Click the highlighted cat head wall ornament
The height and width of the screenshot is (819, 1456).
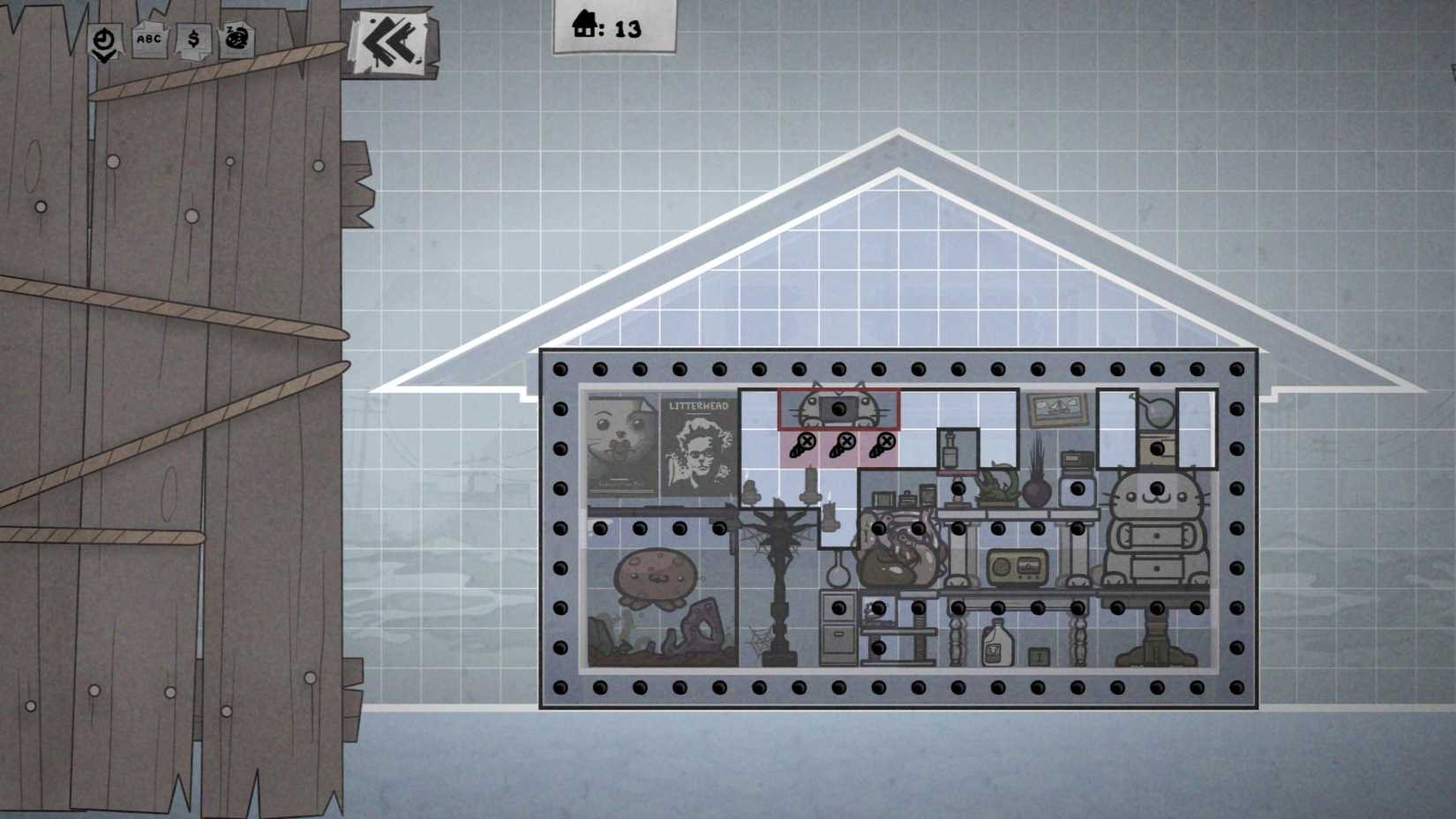point(837,407)
